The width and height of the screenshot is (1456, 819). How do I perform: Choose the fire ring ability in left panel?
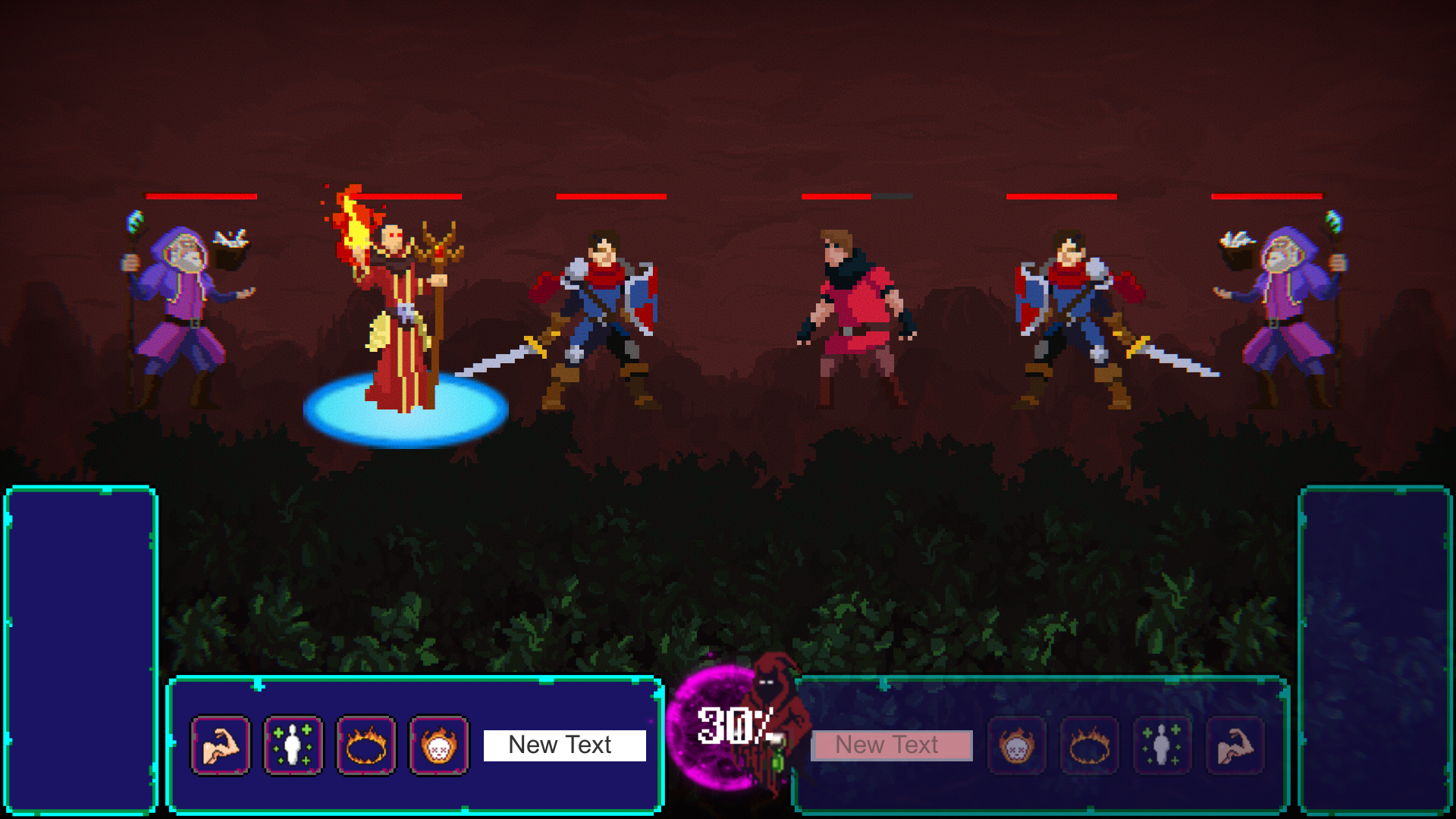click(x=365, y=745)
